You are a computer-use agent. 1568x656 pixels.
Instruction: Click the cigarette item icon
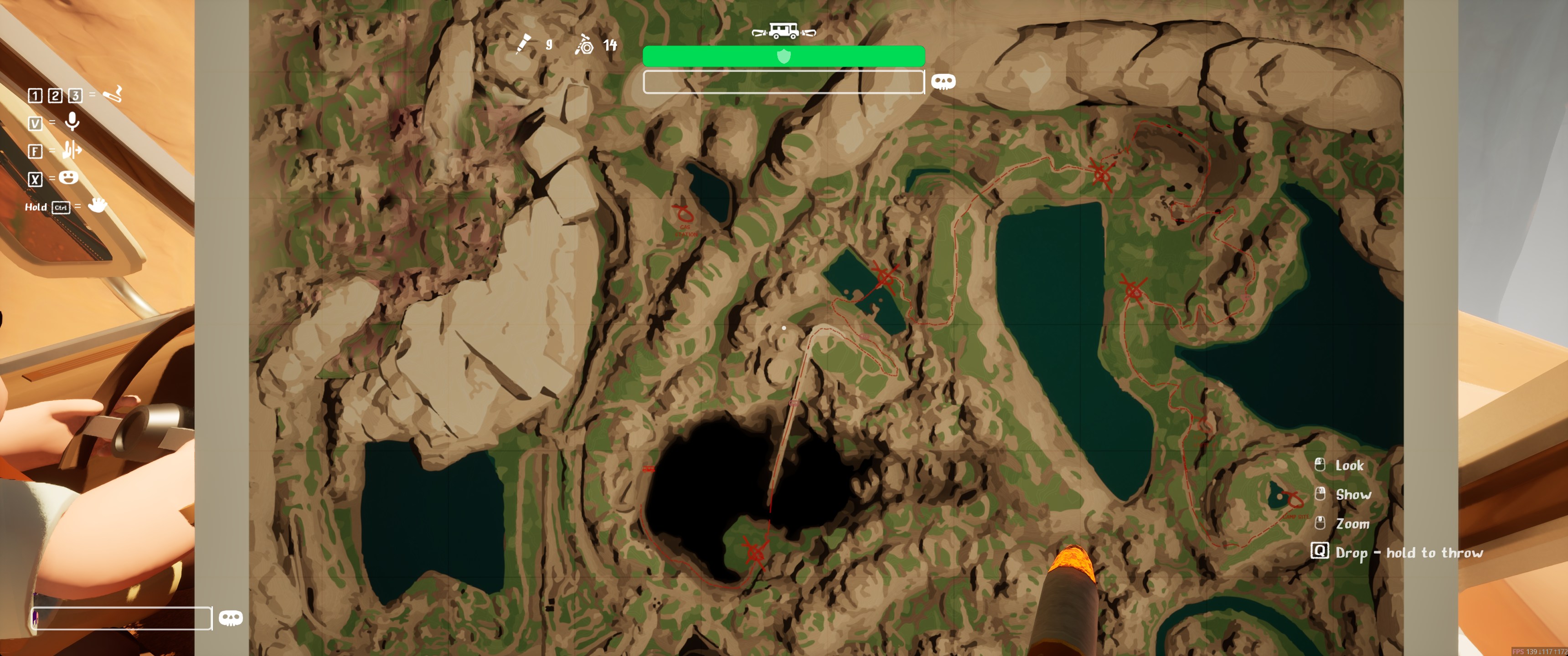coord(113,94)
